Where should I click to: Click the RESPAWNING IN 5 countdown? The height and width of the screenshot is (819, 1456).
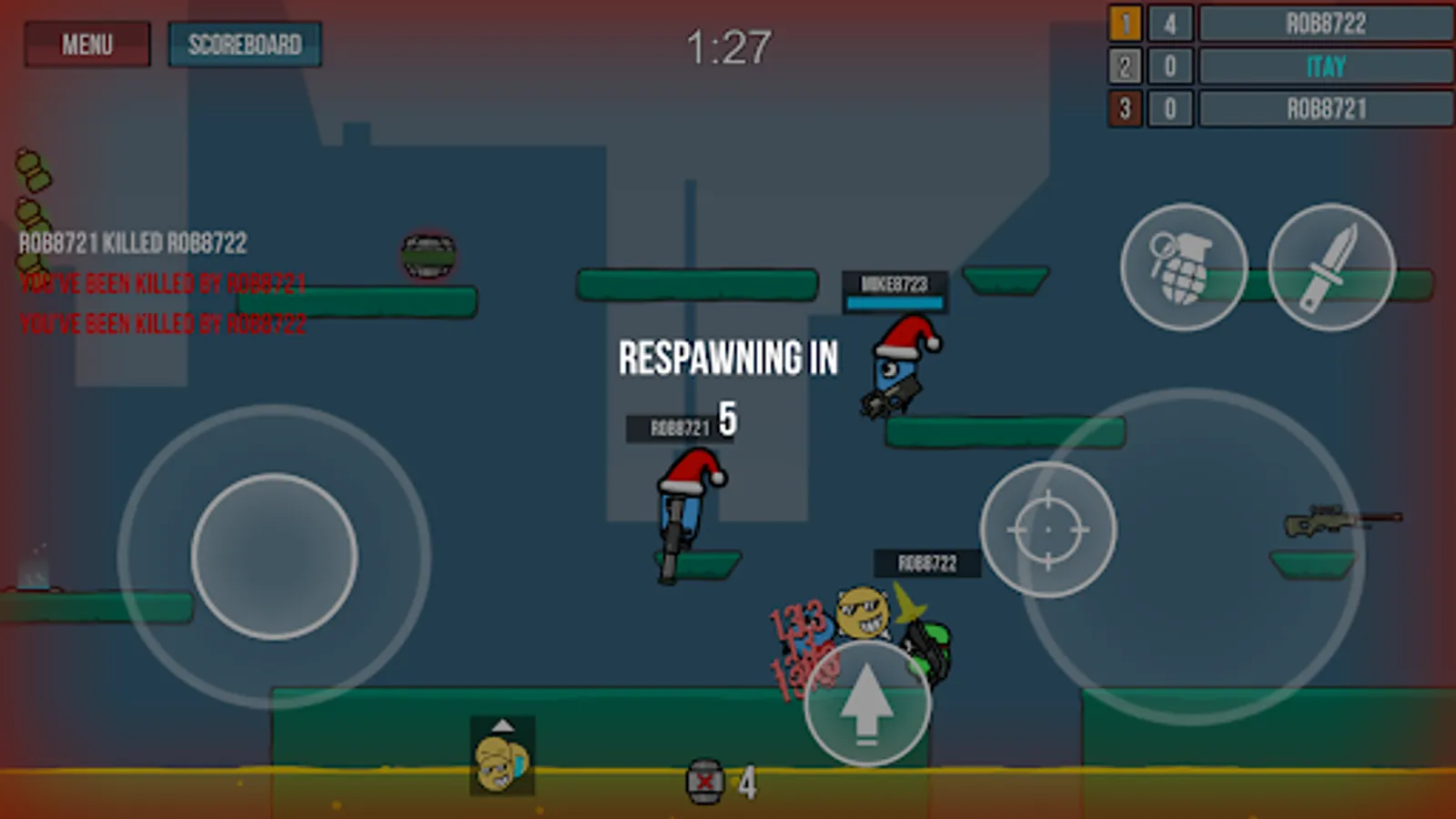(x=727, y=359)
